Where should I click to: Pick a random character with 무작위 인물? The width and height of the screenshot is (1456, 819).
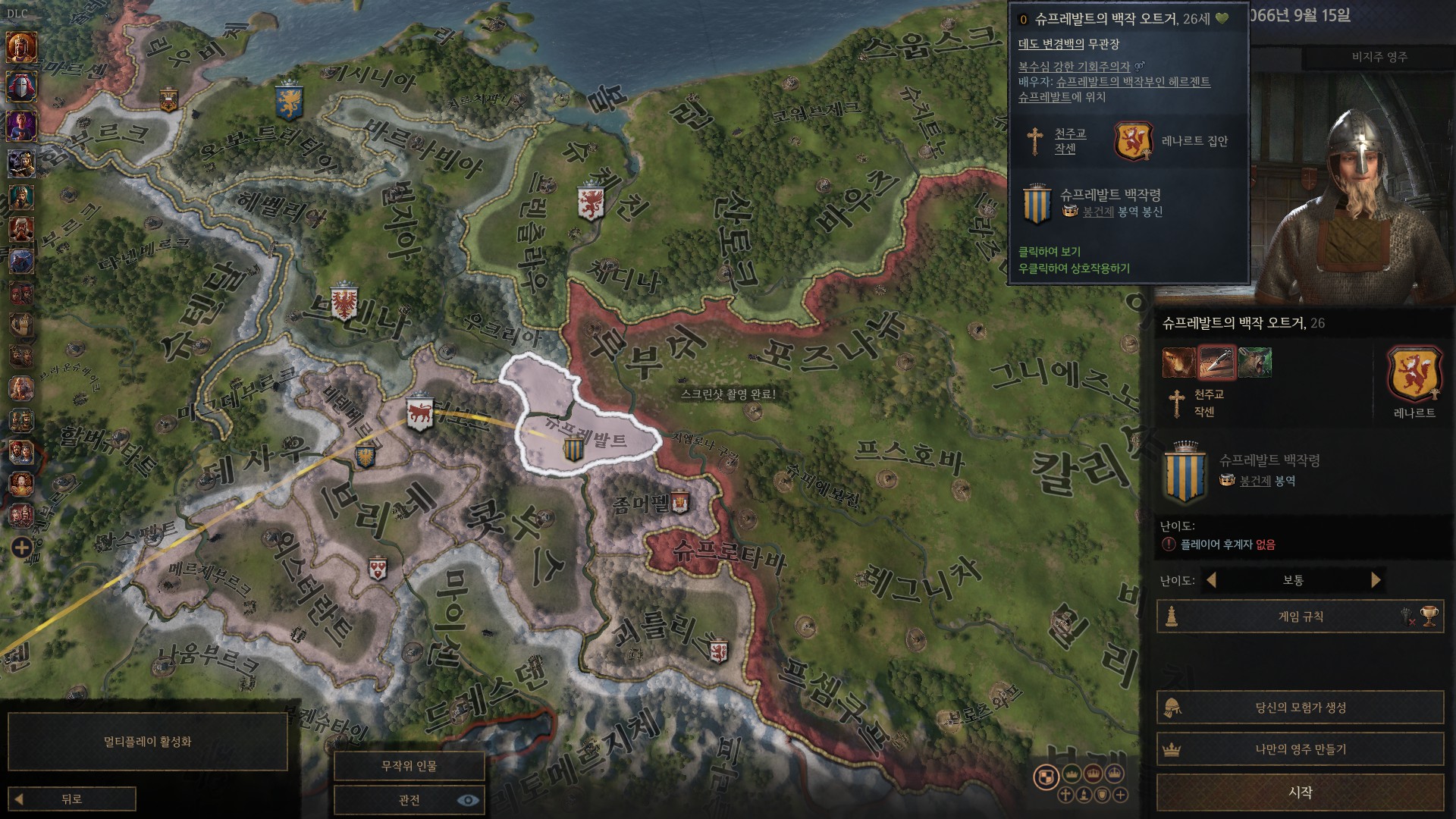409,766
